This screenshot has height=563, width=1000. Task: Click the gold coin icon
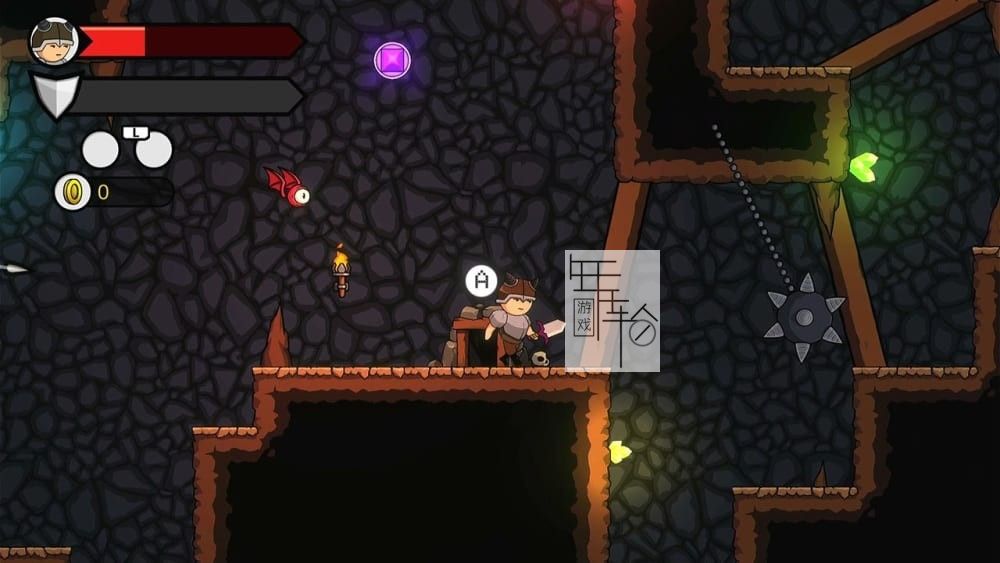(72, 192)
